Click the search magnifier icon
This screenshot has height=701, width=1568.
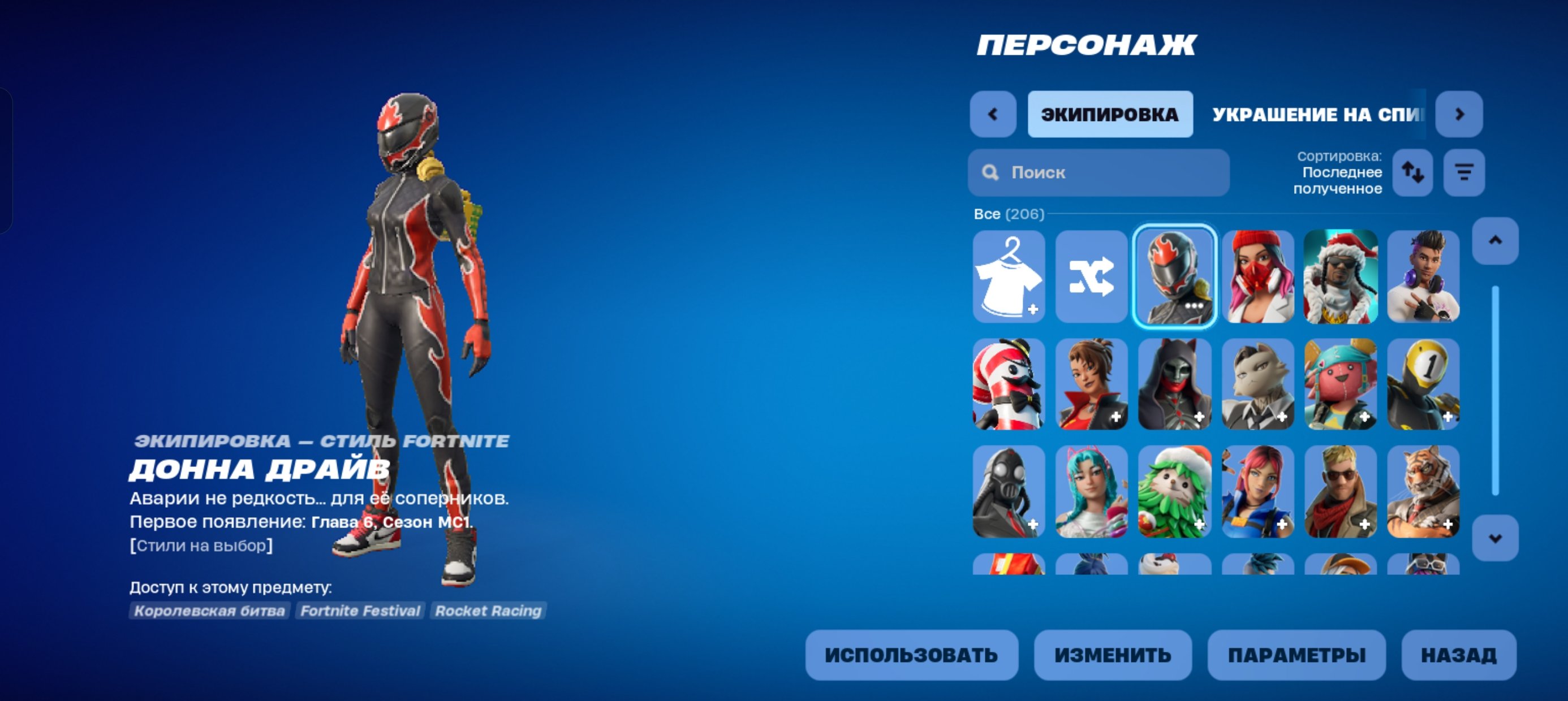click(992, 173)
